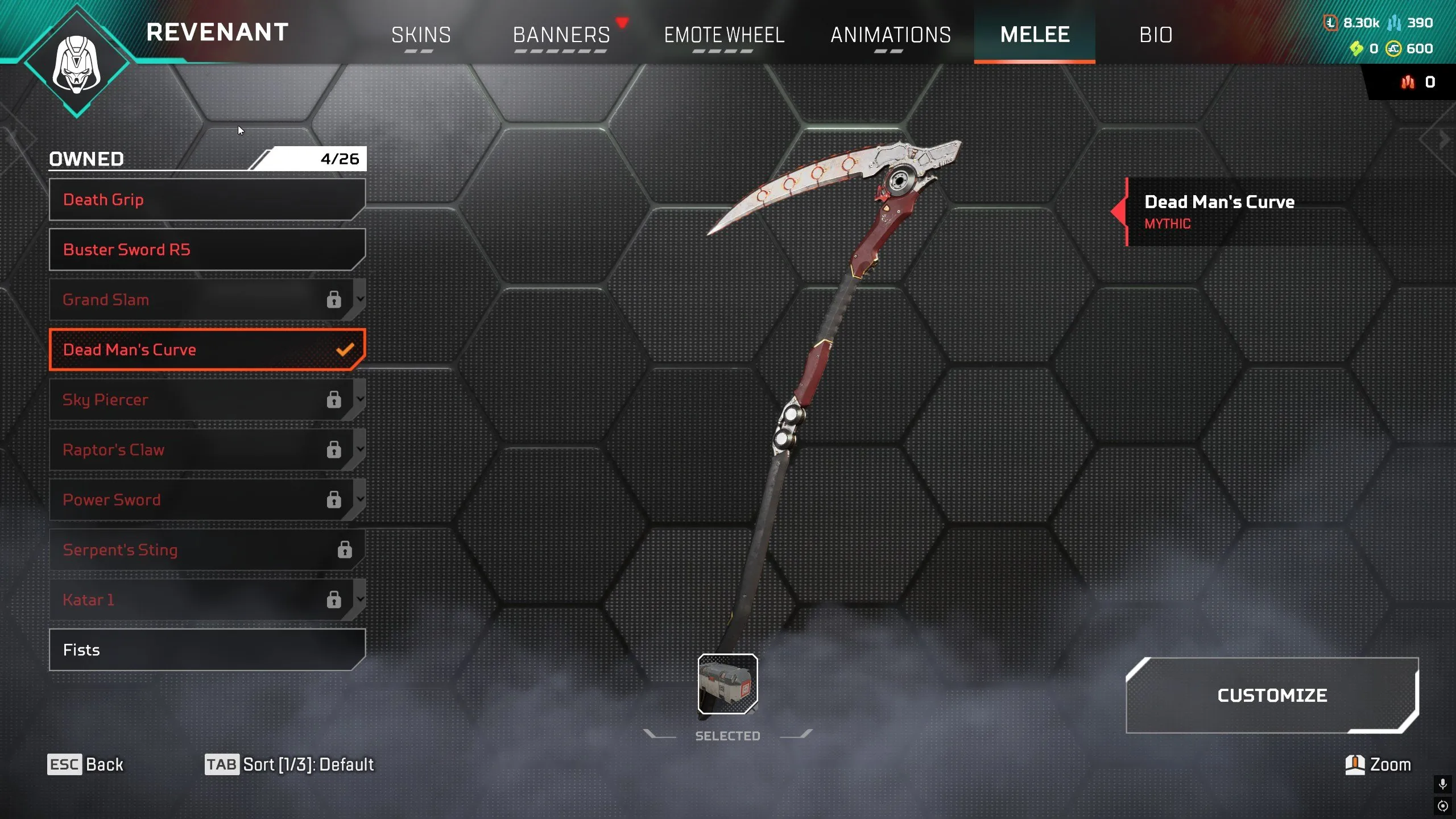Click the lock icon on Sky Piercer

coord(334,400)
